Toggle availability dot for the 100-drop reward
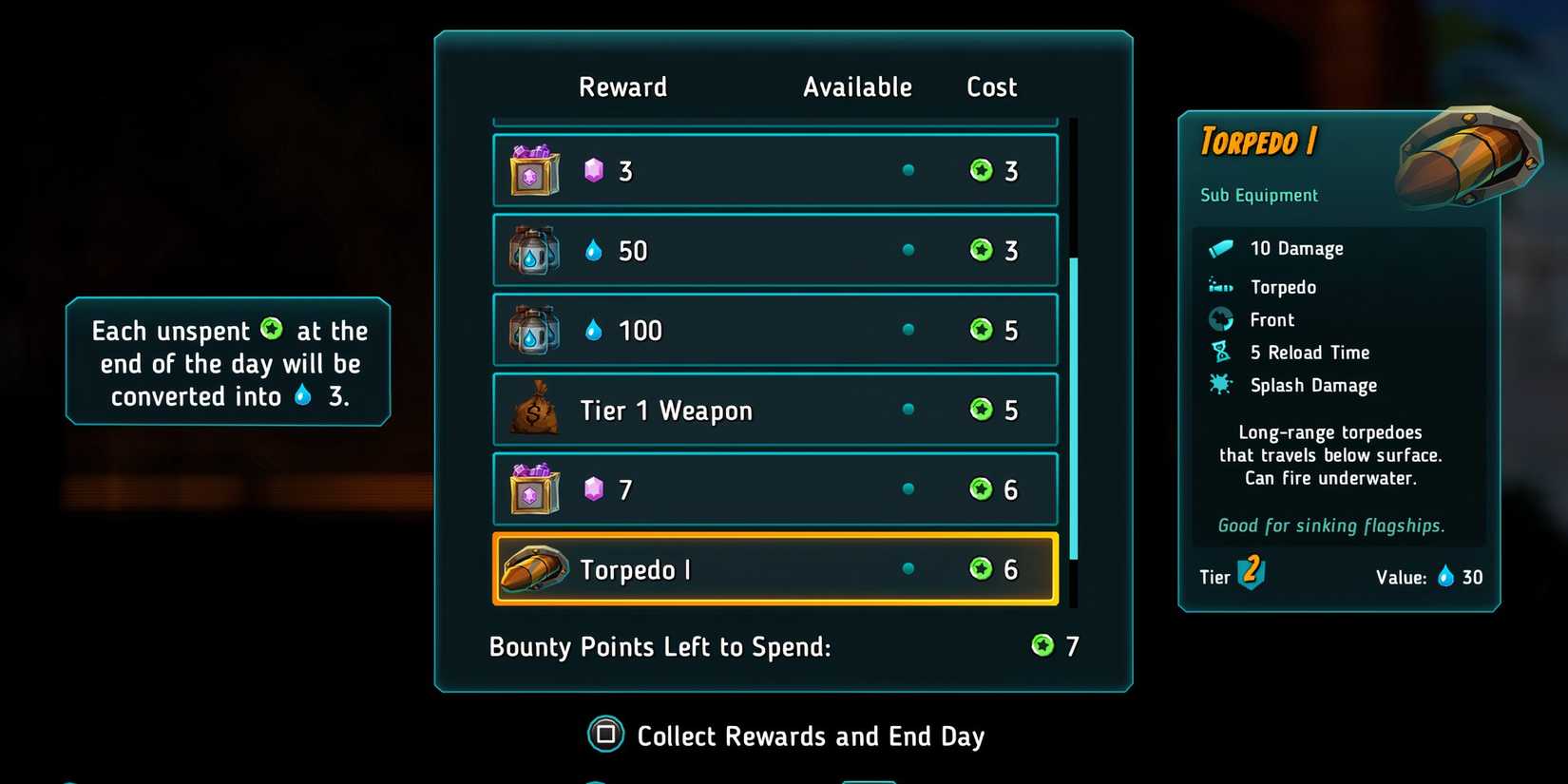Viewport: 1568px width, 784px height. [x=908, y=330]
